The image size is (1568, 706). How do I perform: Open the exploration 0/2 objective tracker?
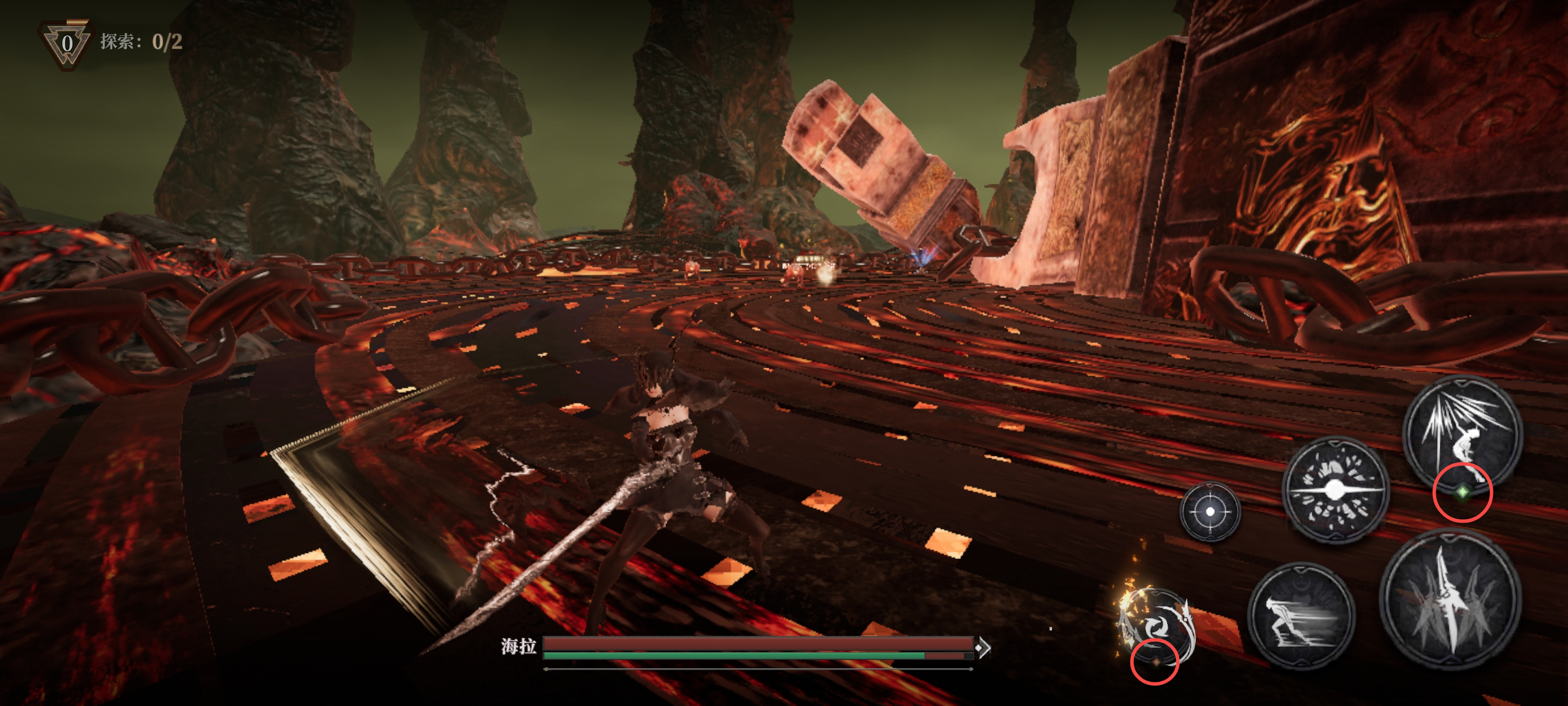tap(141, 41)
